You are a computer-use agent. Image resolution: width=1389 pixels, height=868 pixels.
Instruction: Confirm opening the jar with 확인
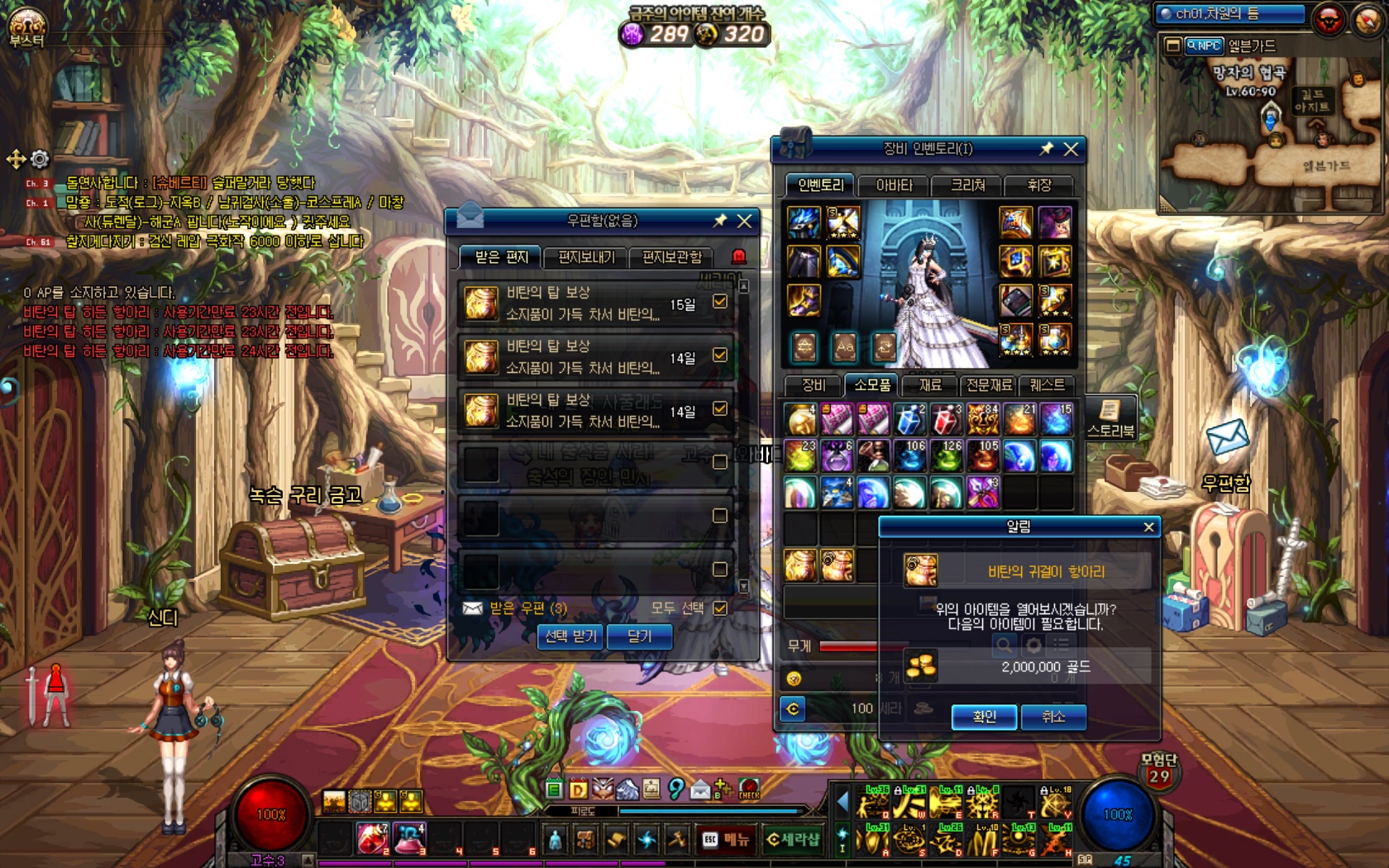(983, 717)
